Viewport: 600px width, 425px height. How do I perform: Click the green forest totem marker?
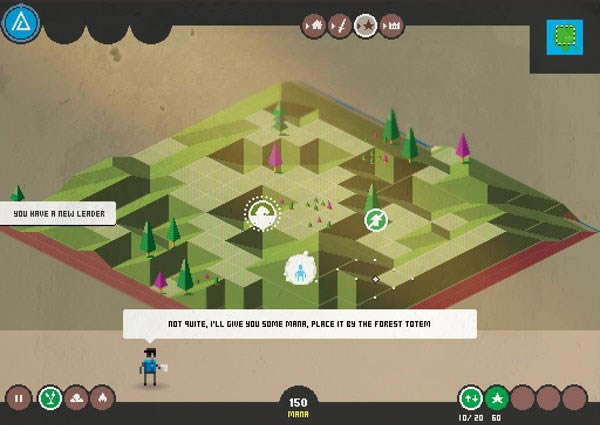coord(376,220)
